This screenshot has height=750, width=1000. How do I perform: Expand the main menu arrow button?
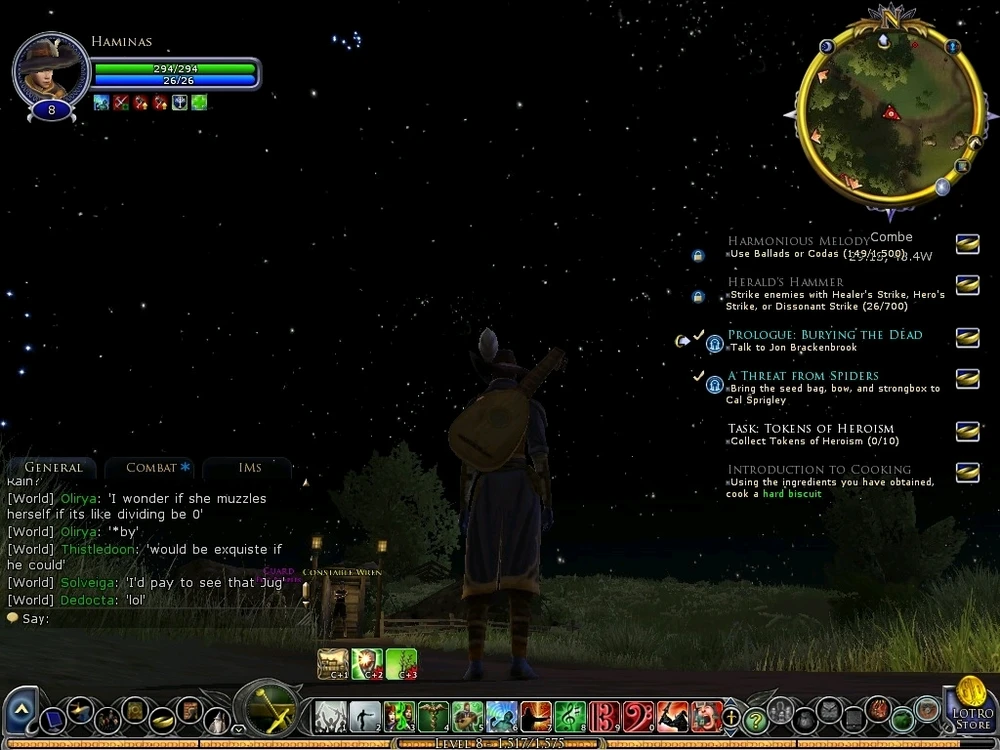(20, 708)
